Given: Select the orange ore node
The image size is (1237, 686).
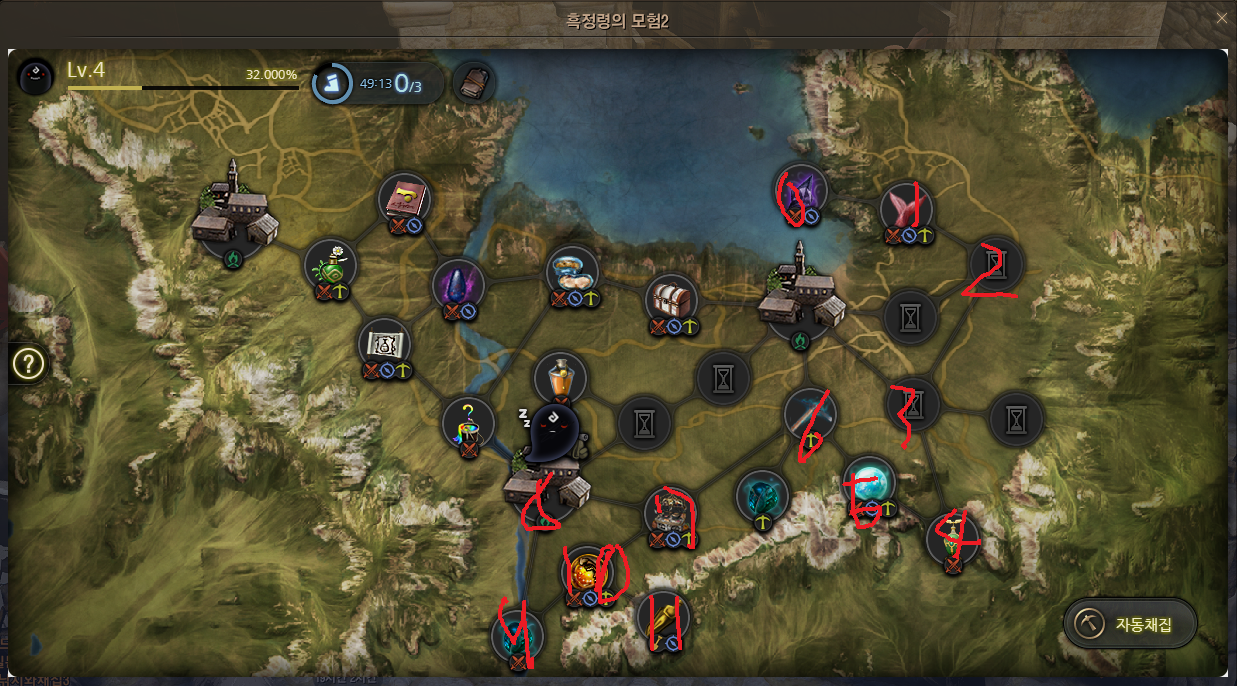Looking at the screenshot, I should click(x=588, y=571).
